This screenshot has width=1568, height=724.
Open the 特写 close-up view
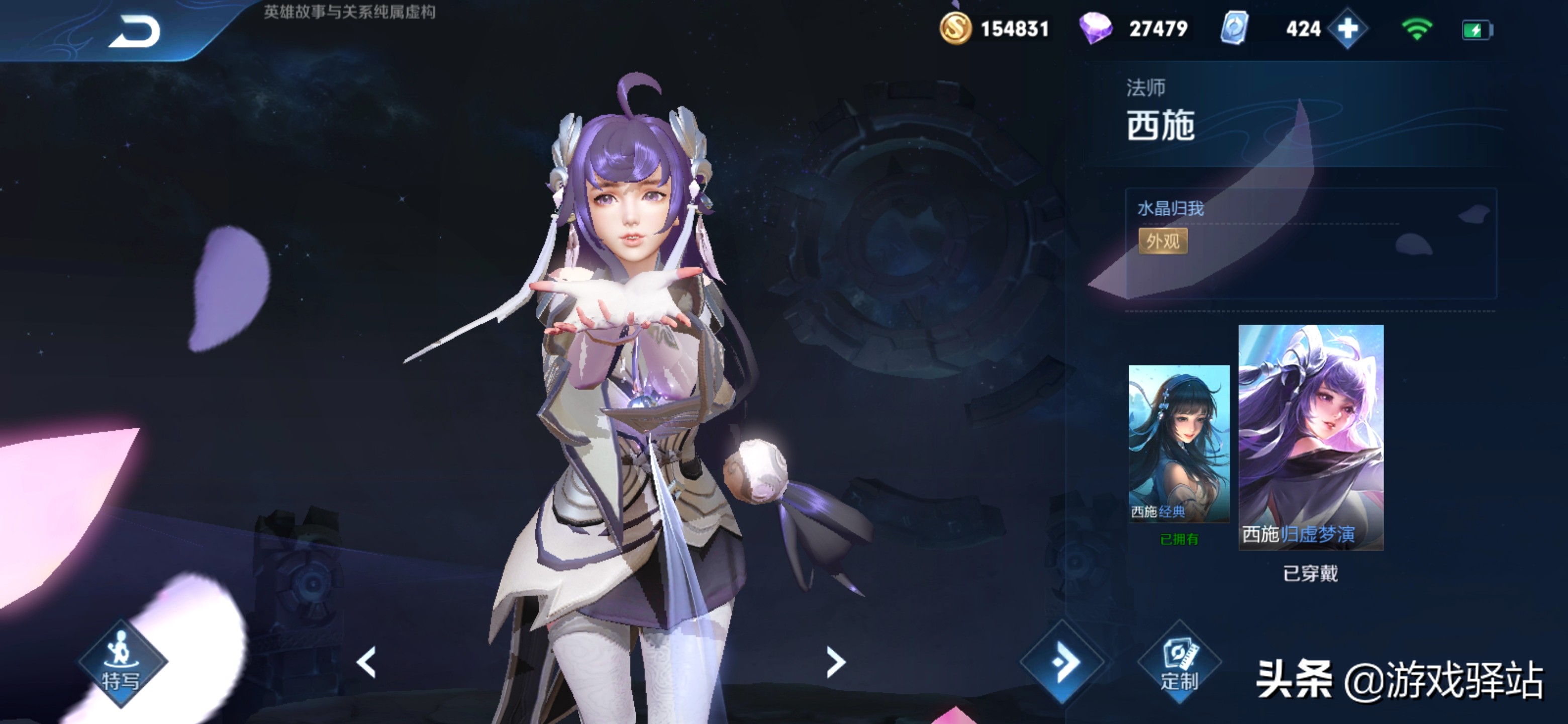[x=122, y=663]
